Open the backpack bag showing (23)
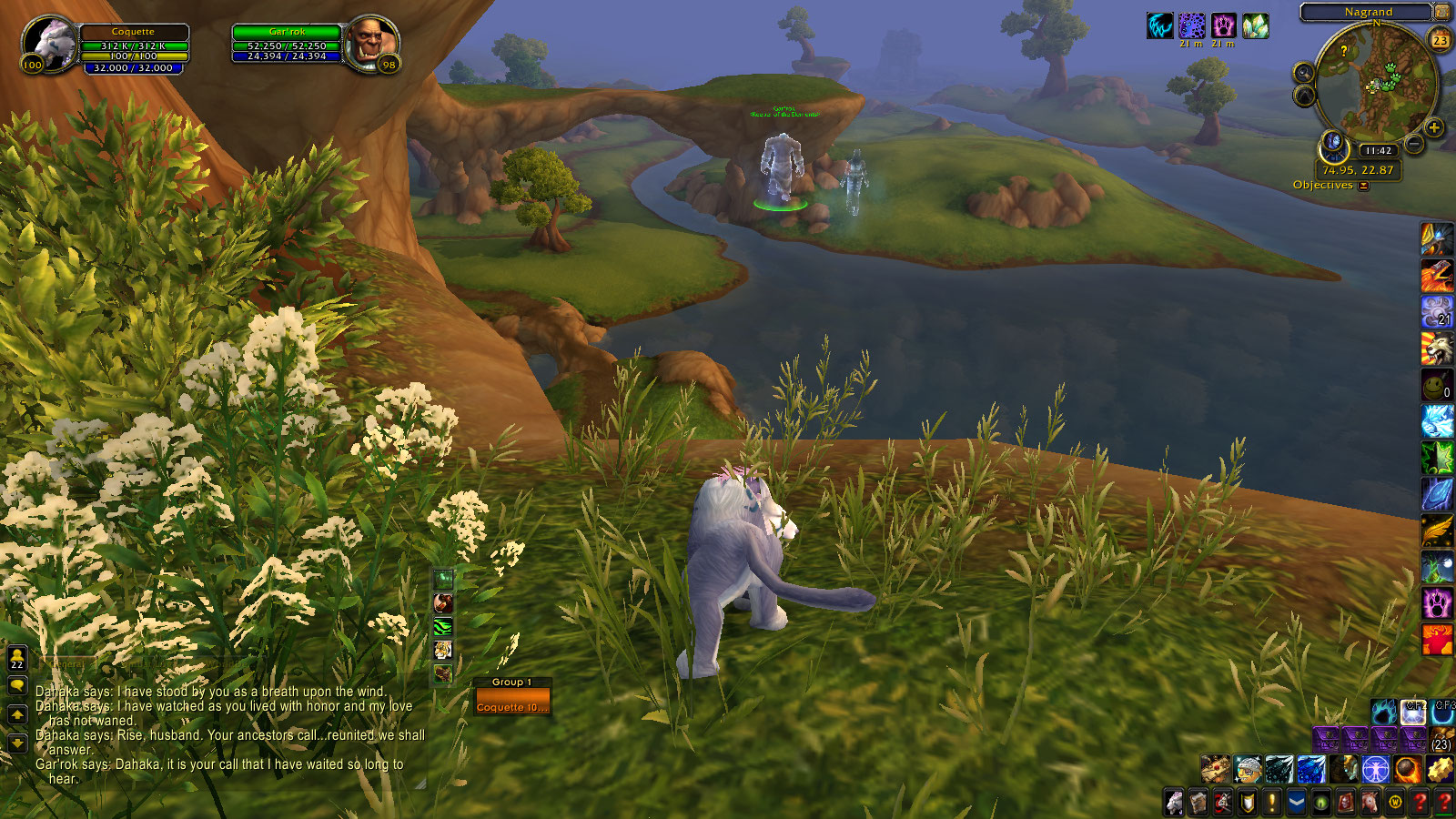The height and width of the screenshot is (819, 1456). 1441,739
